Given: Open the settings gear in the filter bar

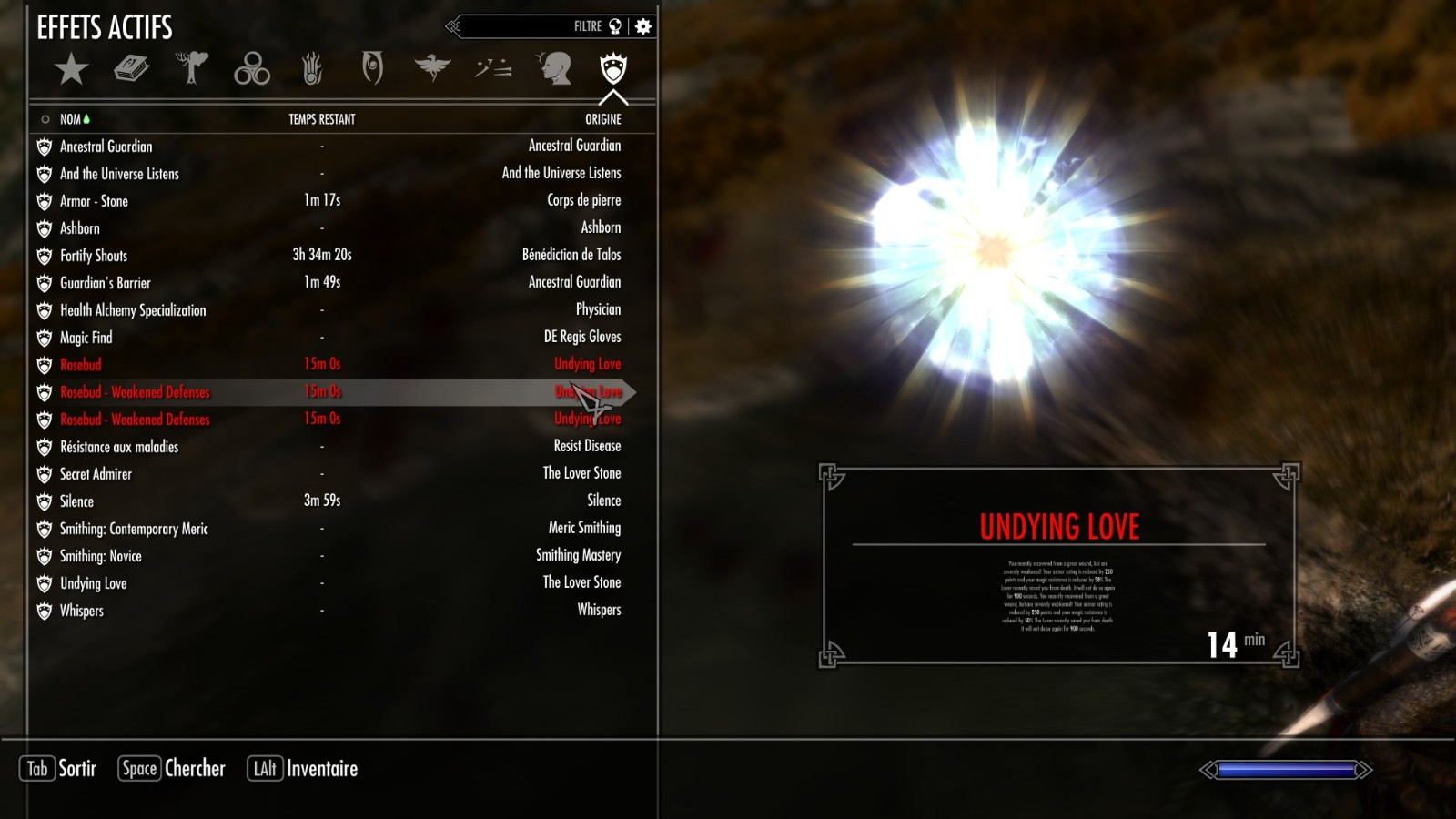Looking at the screenshot, I should pos(642,25).
